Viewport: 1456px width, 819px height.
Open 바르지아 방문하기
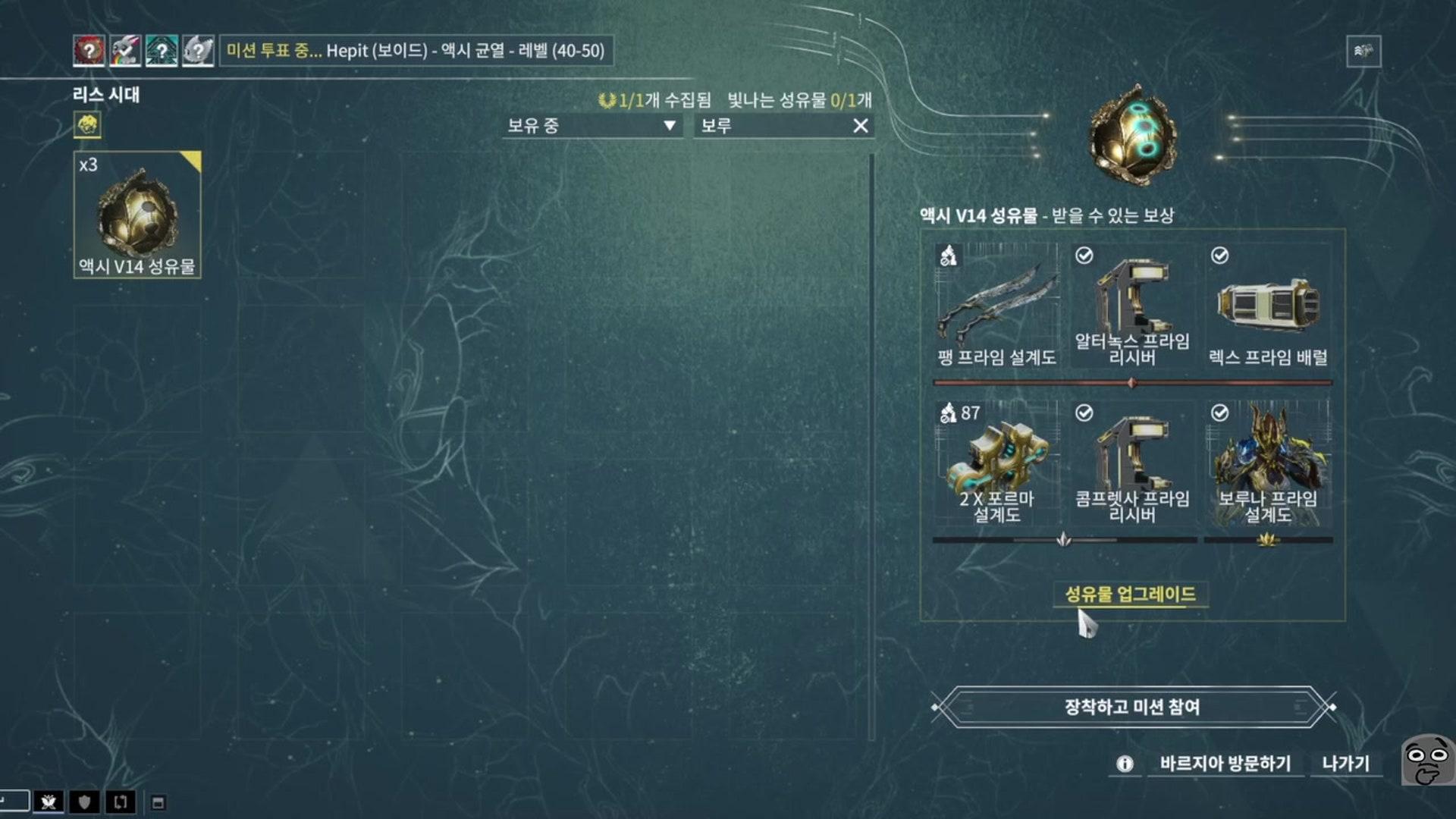[x=1225, y=764]
